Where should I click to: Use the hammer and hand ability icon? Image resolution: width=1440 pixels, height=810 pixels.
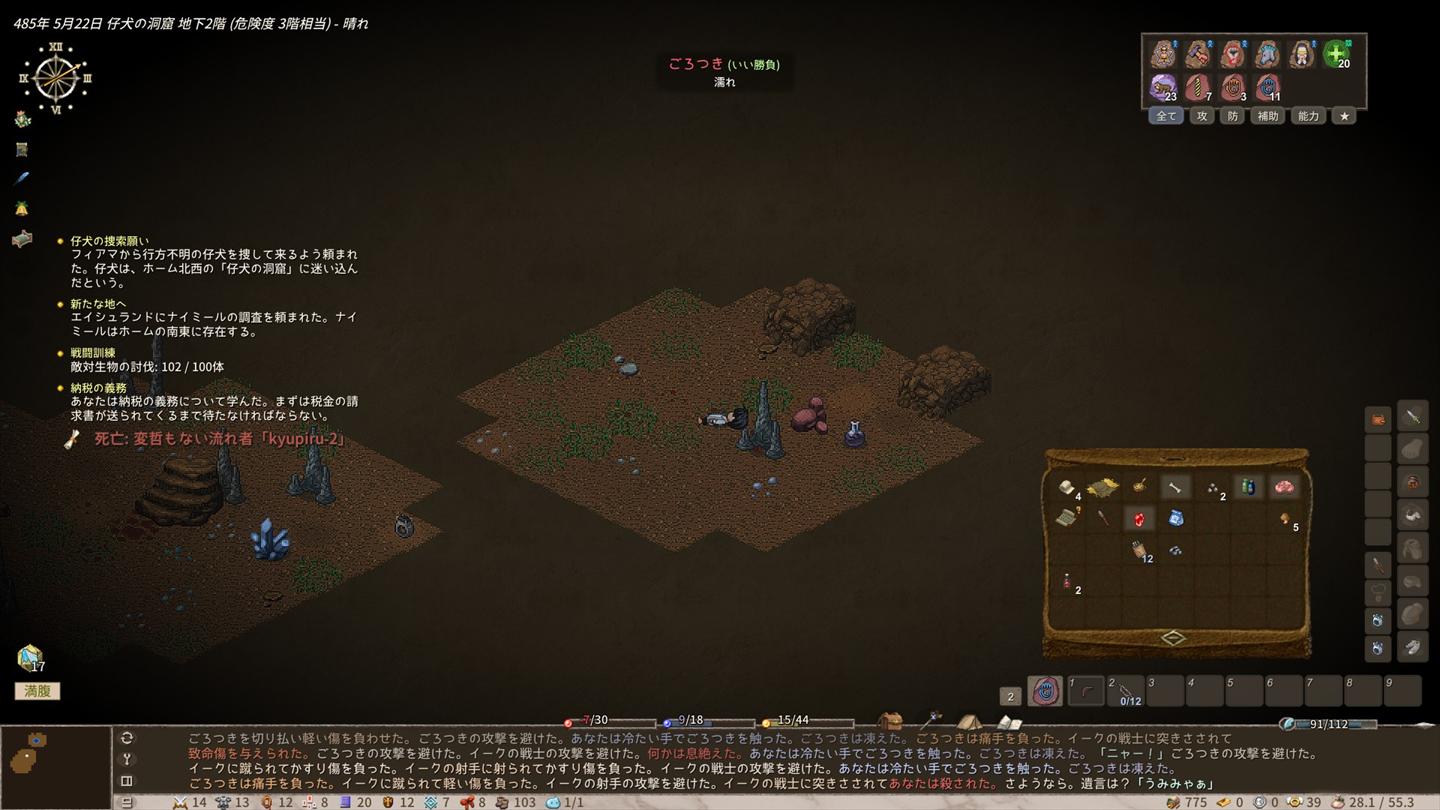(x=1198, y=54)
